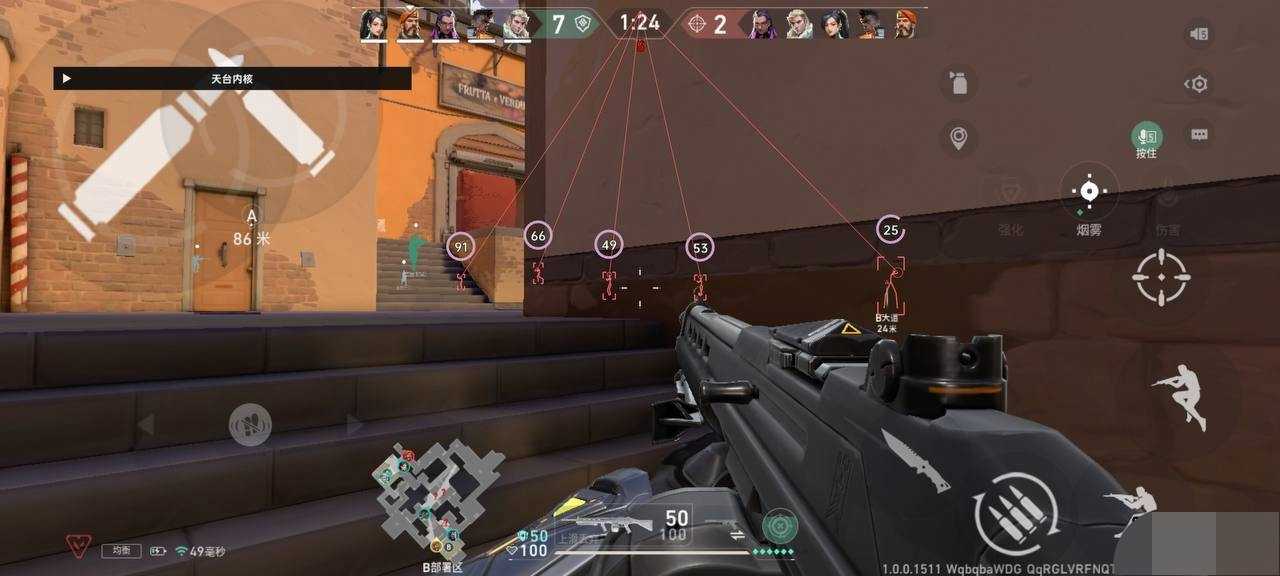Select the primary rifle weapon slot
Viewport: 1280px width, 576px height.
(x=612, y=523)
